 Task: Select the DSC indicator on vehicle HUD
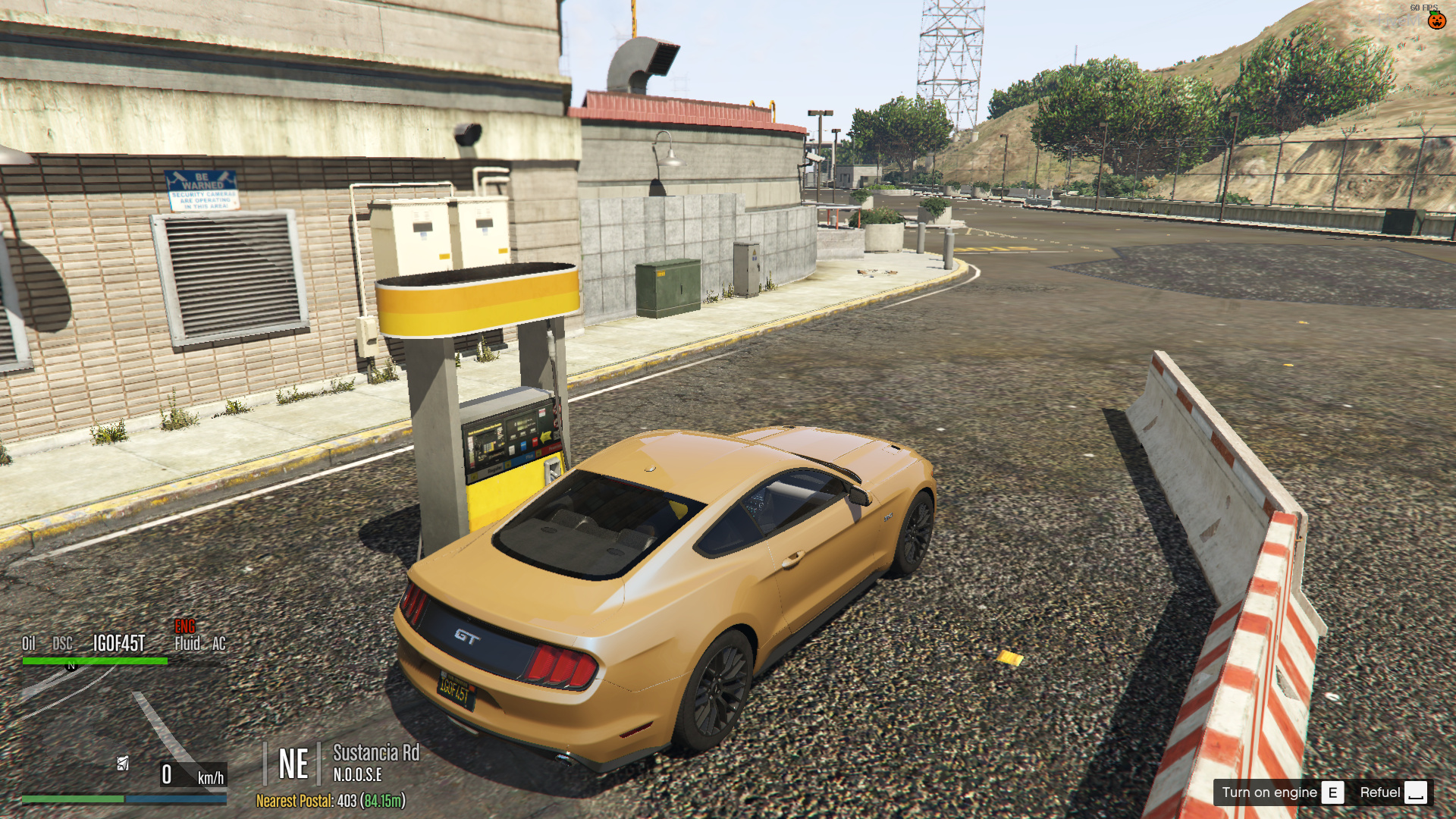point(62,644)
